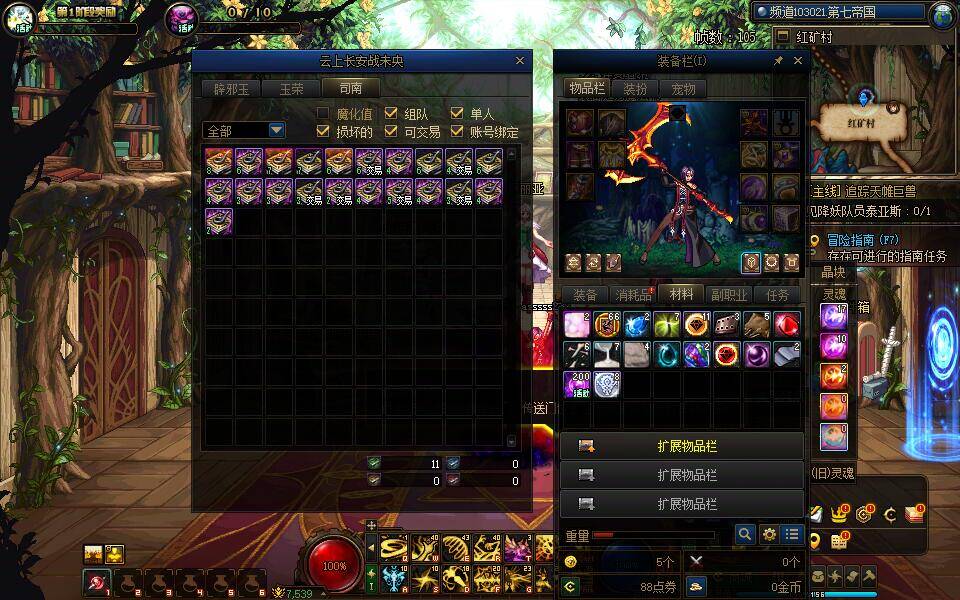
Task: Switch to the 辟邪玉 tab
Action: click(x=231, y=88)
